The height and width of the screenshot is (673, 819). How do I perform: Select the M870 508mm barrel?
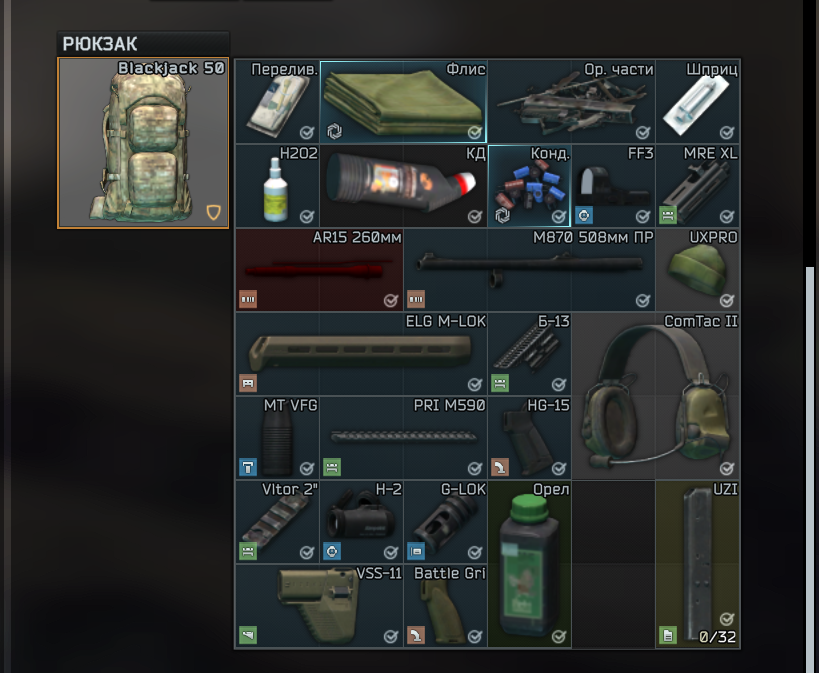point(529,270)
